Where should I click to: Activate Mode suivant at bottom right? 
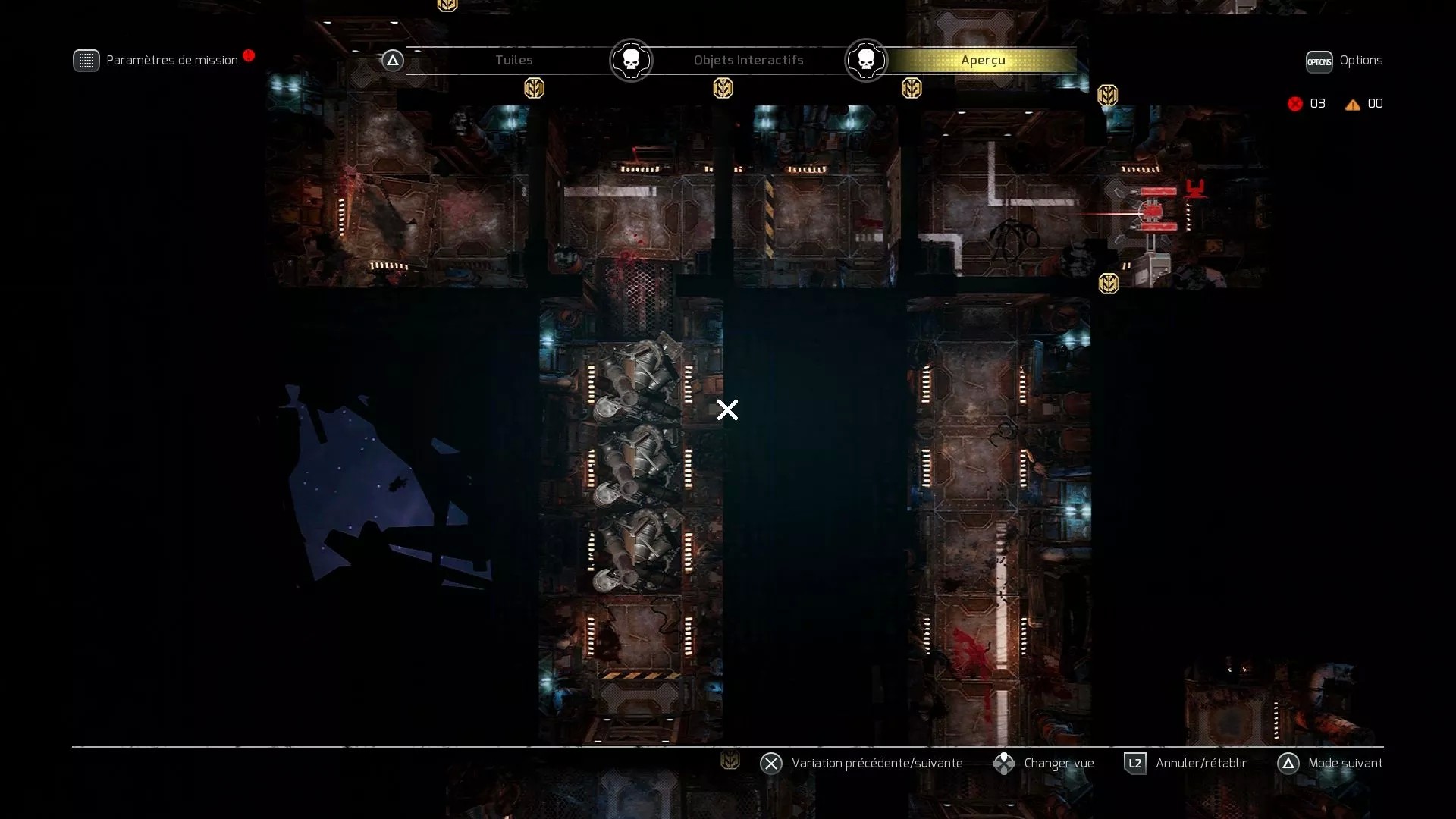tap(1289, 764)
